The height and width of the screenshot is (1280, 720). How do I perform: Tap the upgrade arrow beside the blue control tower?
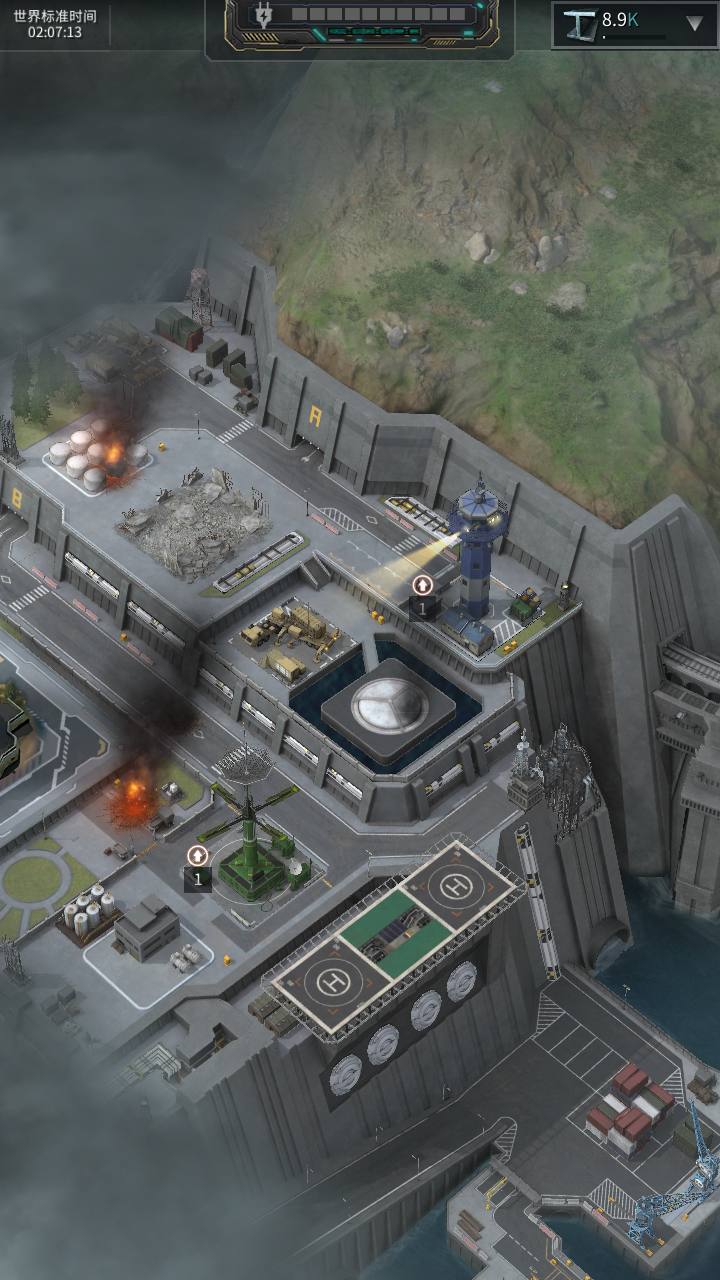point(423,586)
